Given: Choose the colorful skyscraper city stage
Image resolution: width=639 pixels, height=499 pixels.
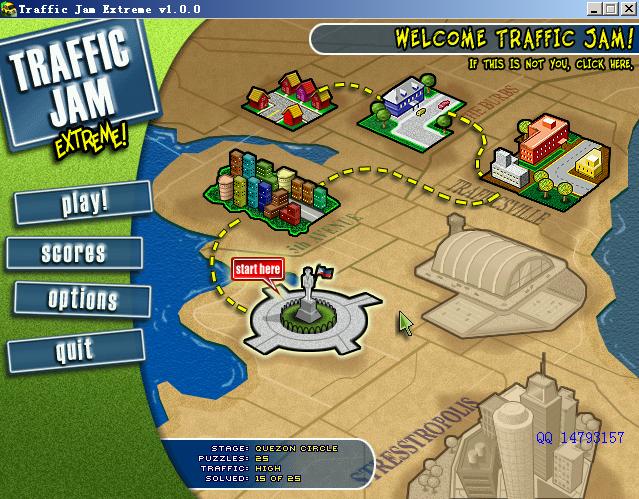Looking at the screenshot, I should tap(264, 186).
